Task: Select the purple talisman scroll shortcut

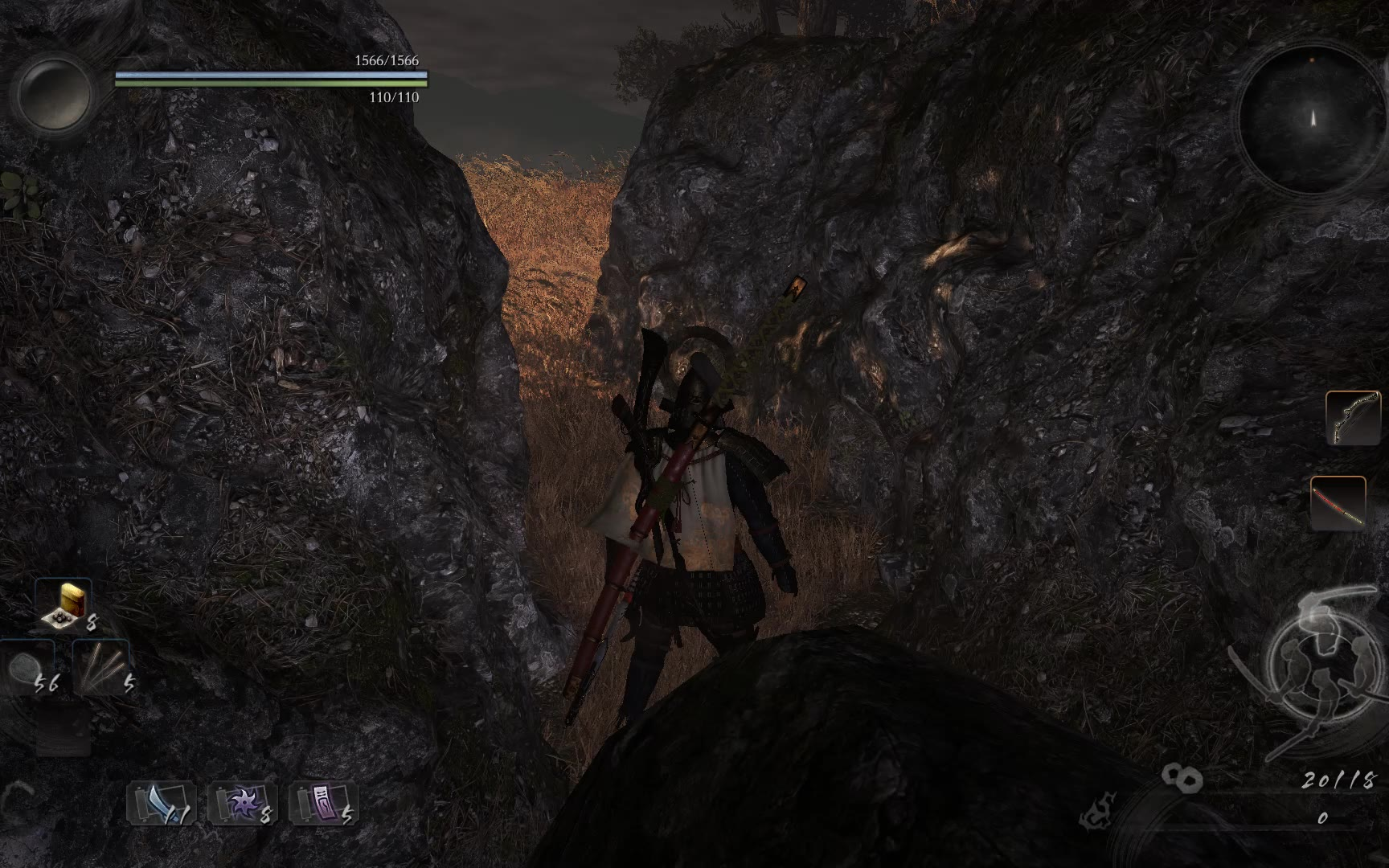Action: pyautogui.click(x=323, y=803)
